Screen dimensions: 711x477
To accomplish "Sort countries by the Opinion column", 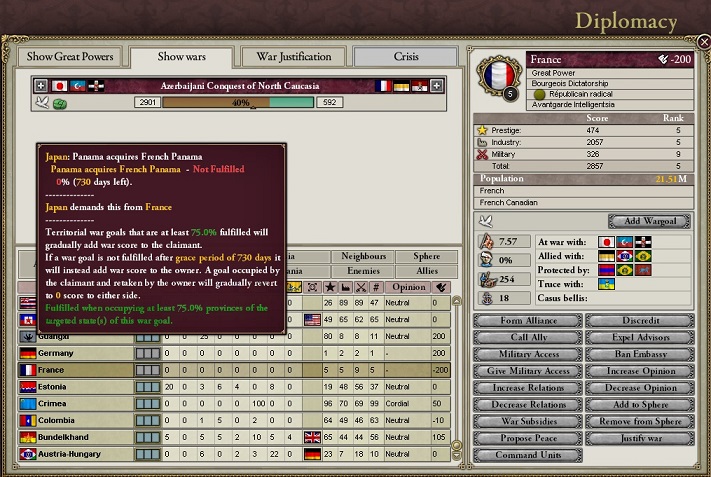I will (x=409, y=287).
